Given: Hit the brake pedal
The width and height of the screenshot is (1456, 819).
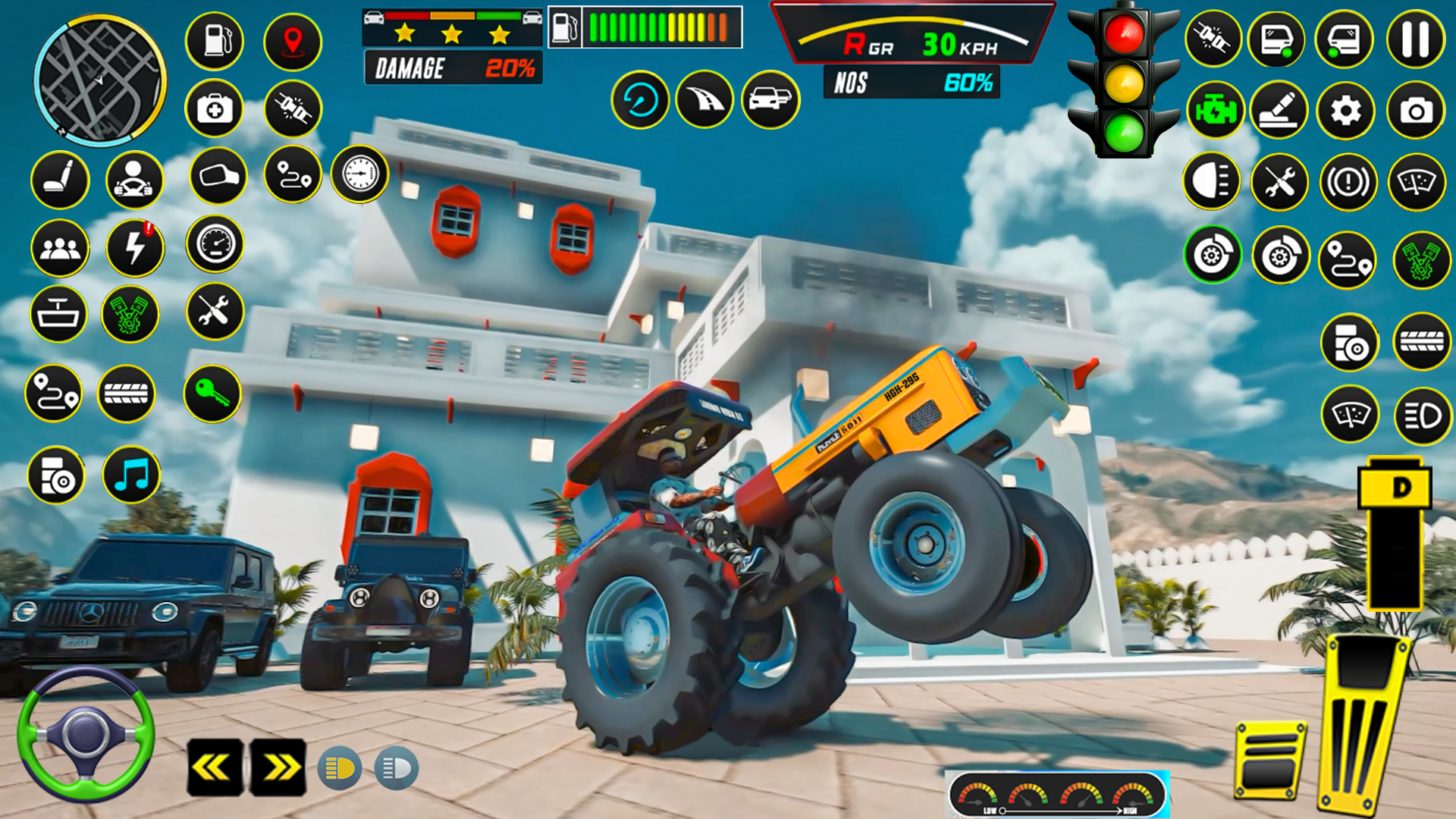Looking at the screenshot, I should pyautogui.click(x=1270, y=760).
